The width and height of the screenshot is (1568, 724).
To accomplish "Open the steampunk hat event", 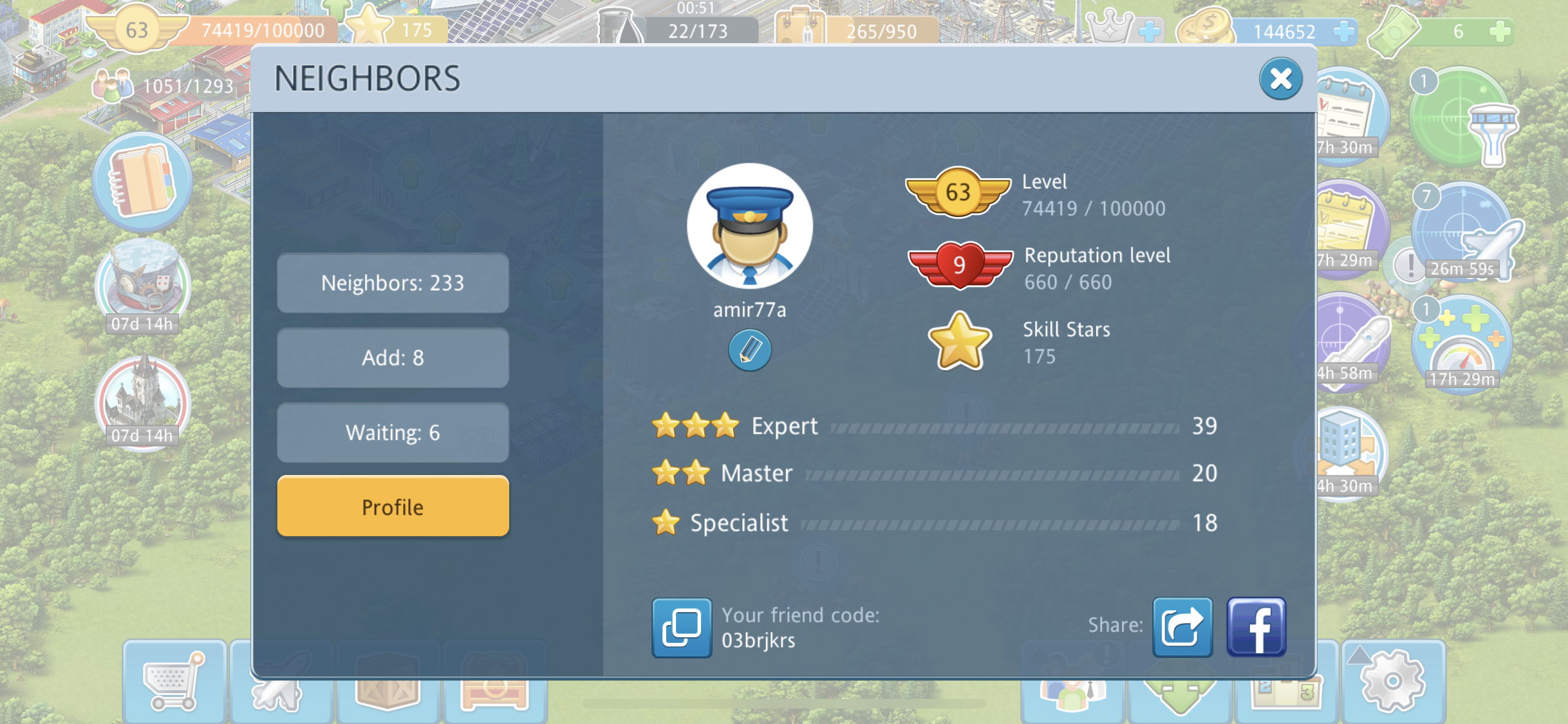I will (142, 283).
